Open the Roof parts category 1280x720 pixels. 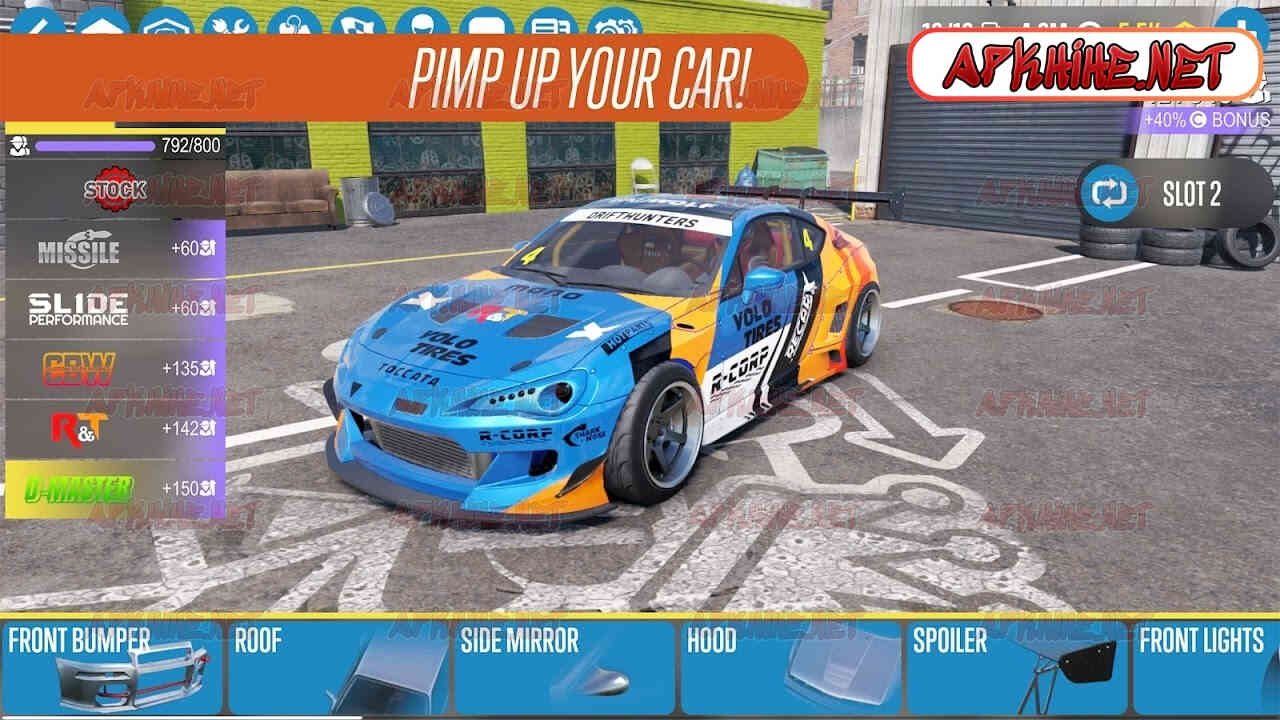point(338,667)
